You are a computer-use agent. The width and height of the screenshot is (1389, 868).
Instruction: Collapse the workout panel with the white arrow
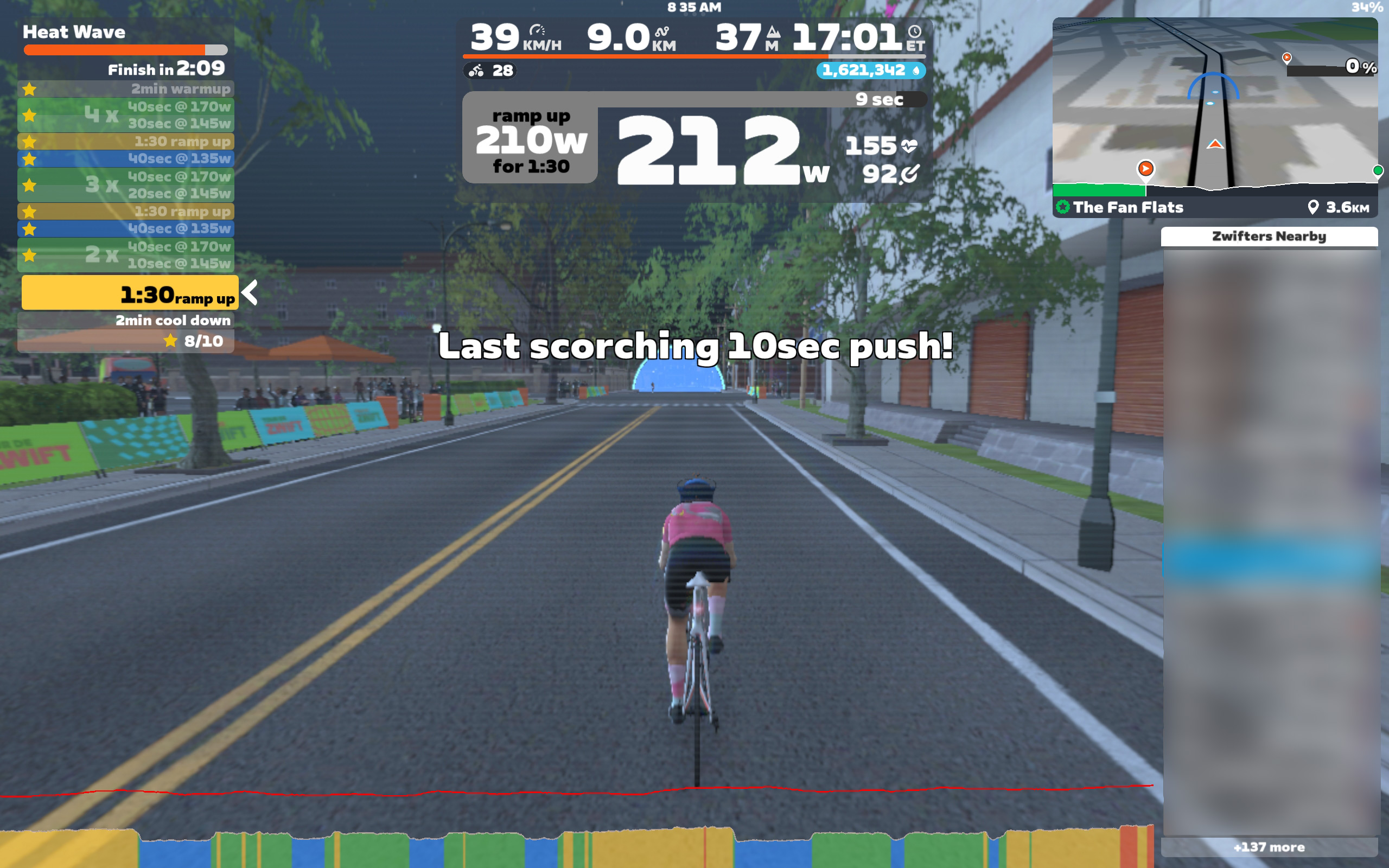(x=250, y=293)
